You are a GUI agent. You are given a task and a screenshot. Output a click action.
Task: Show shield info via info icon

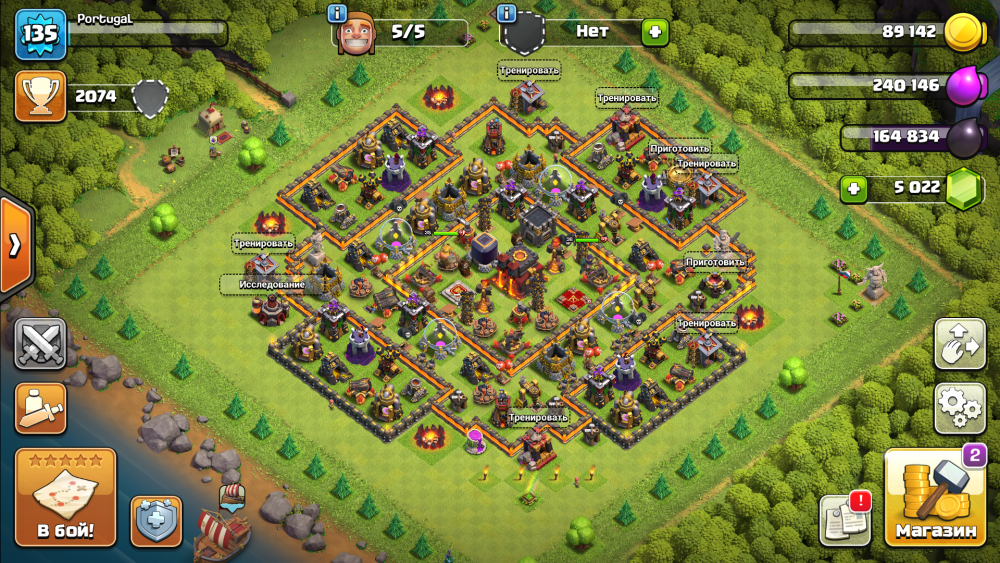pyautogui.click(x=507, y=13)
